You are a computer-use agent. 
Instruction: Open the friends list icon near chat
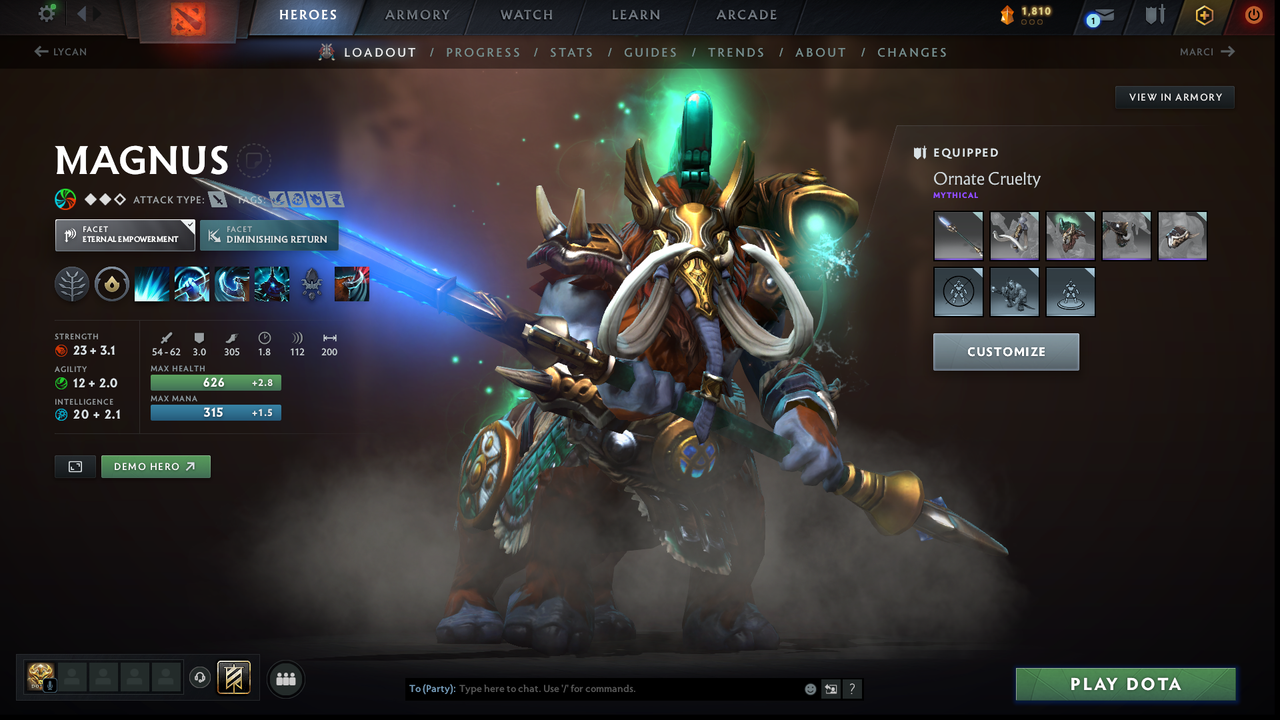click(285, 679)
